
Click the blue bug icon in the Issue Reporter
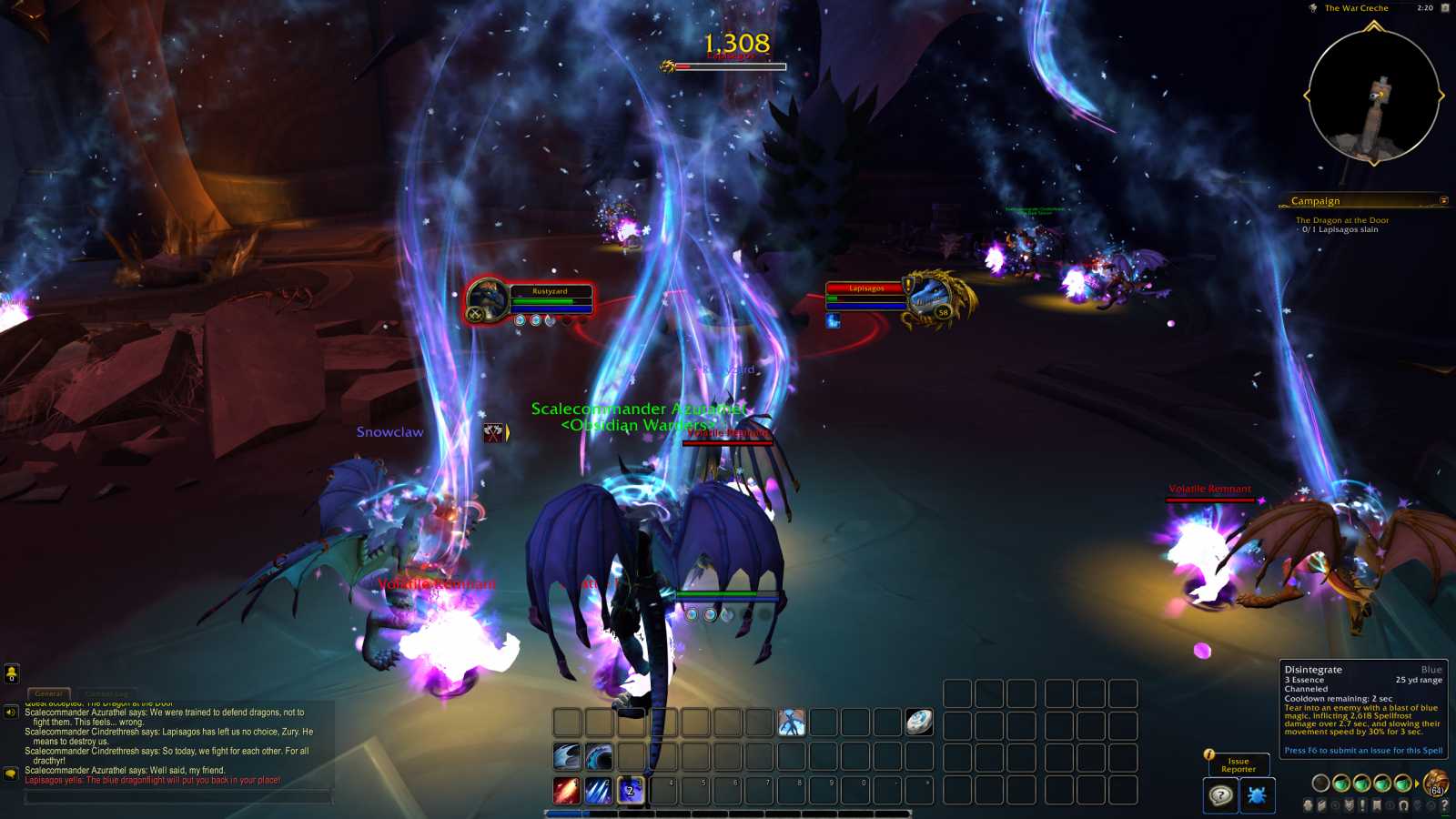(x=1257, y=795)
